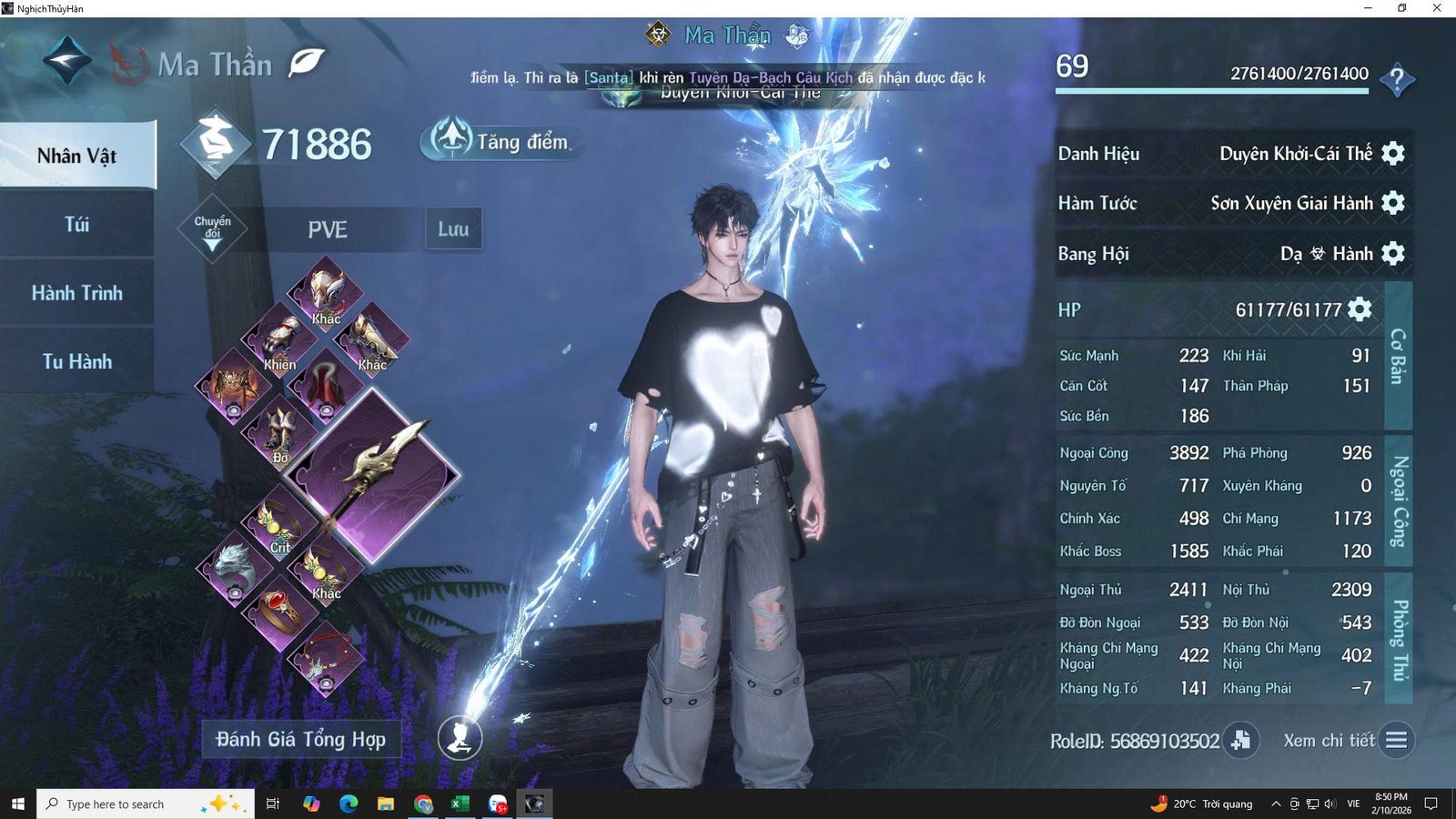Open Đánh Giá Tổng Hợp evaluation
This screenshot has height=819, width=1456.
(301, 739)
